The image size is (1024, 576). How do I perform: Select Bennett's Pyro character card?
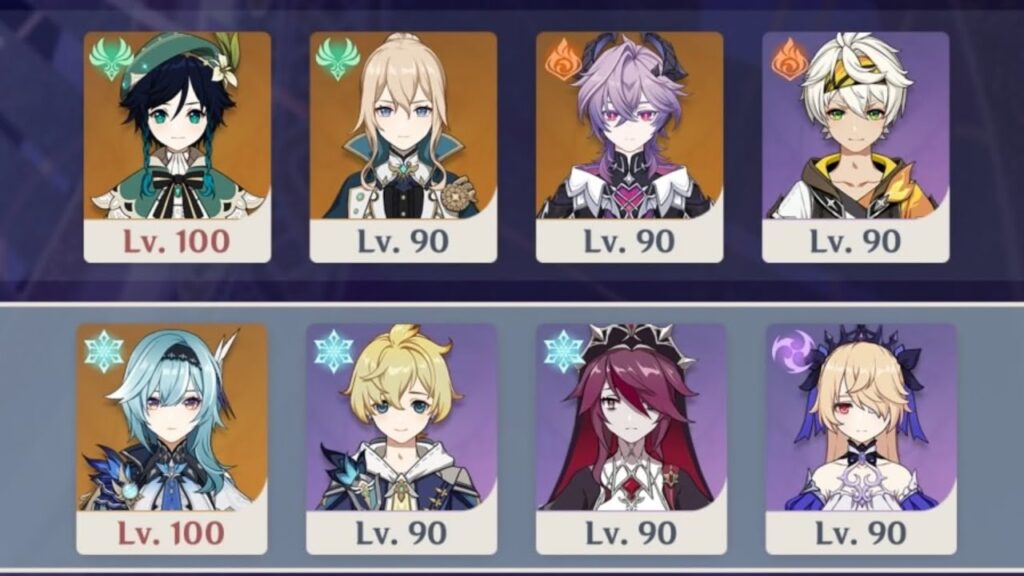[x=855, y=146]
